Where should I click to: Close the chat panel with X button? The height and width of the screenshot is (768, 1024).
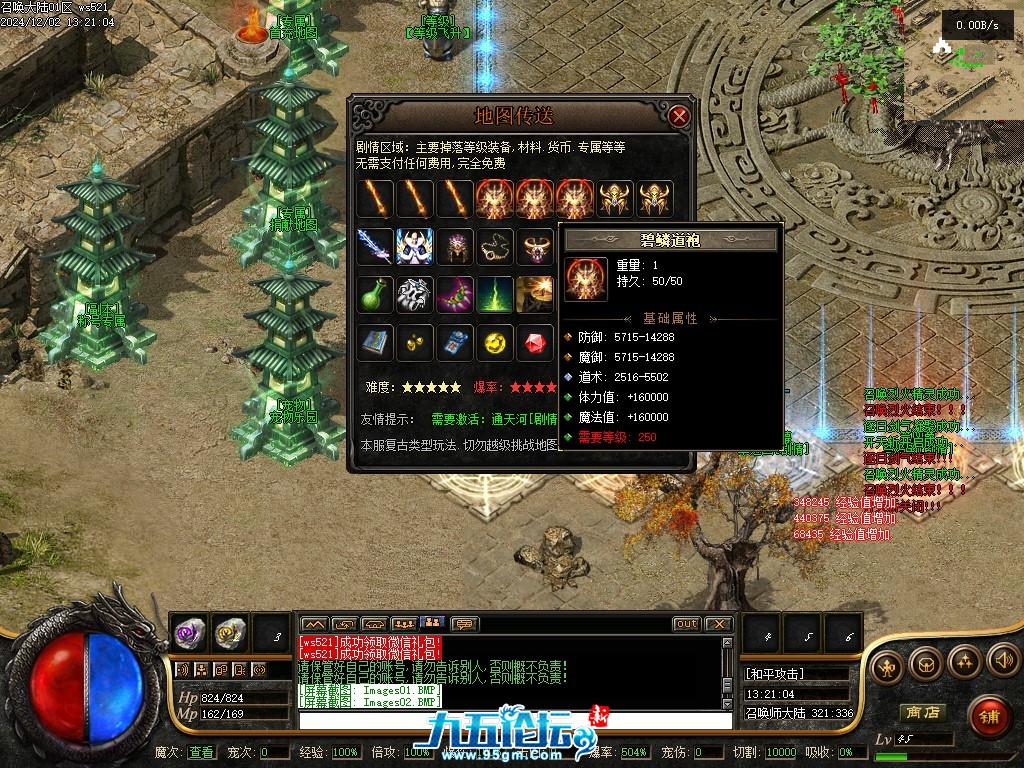pyautogui.click(x=718, y=624)
